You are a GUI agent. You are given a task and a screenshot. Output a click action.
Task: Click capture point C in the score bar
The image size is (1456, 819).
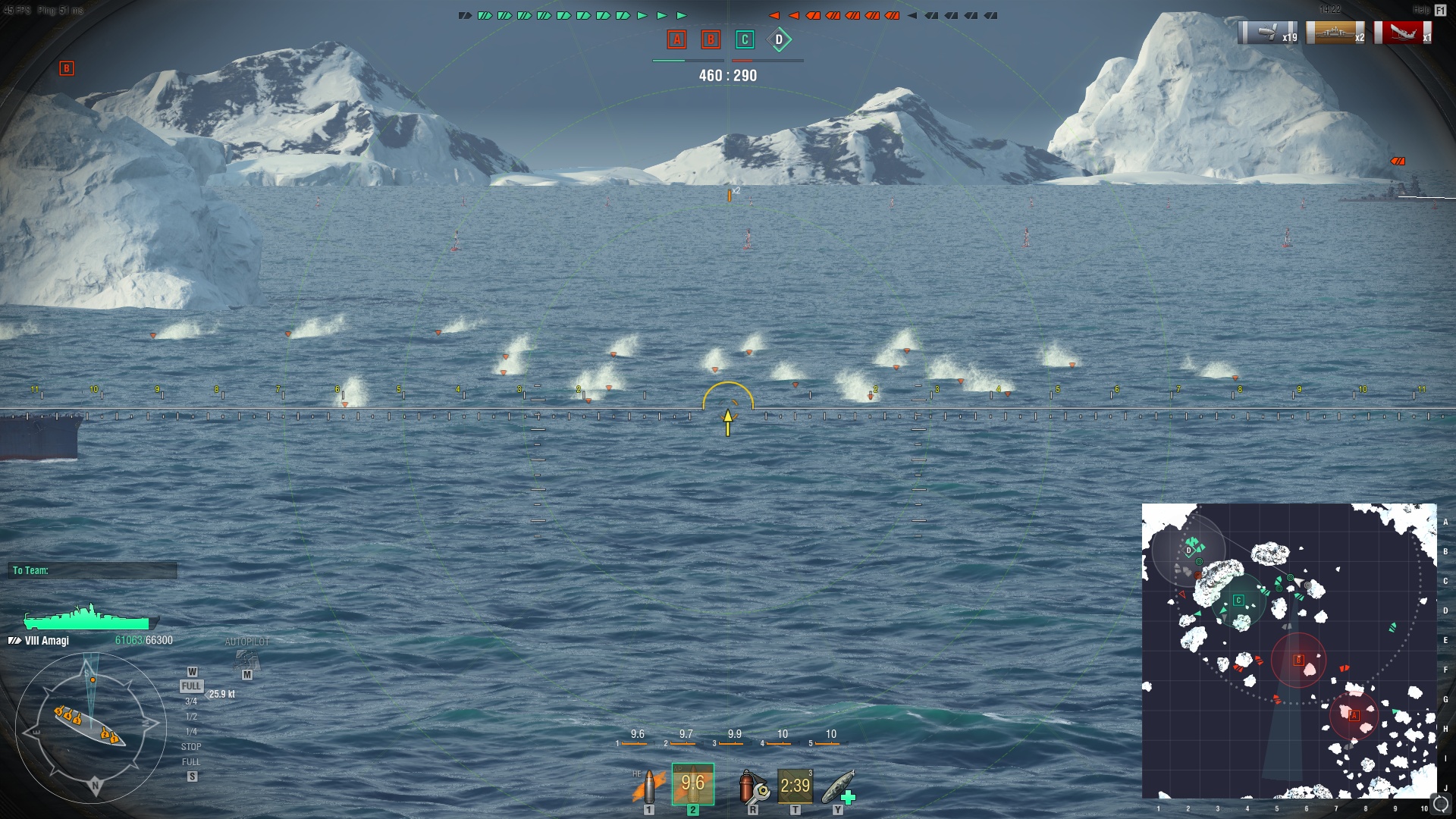pyautogui.click(x=745, y=39)
